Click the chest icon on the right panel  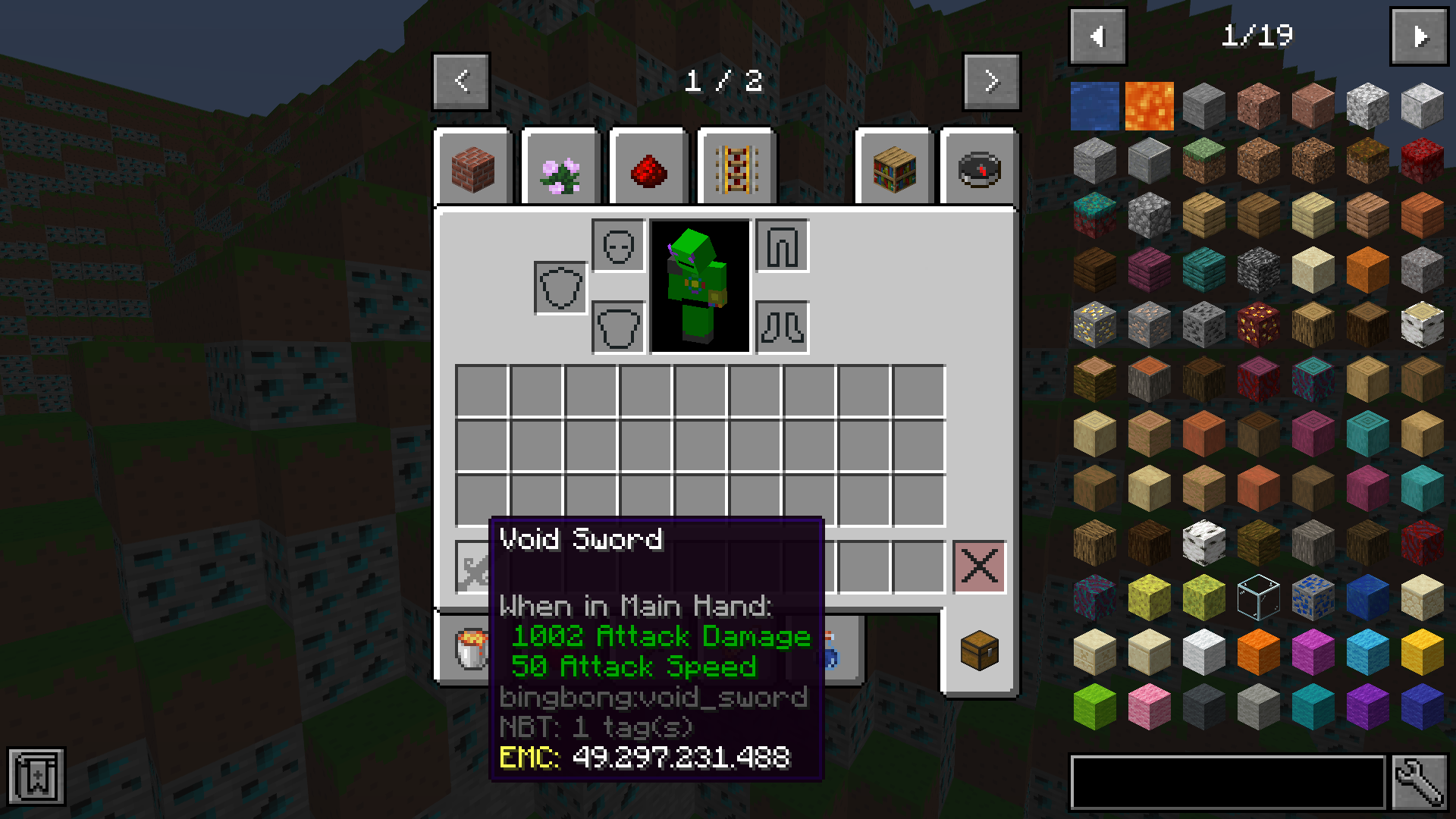click(978, 651)
